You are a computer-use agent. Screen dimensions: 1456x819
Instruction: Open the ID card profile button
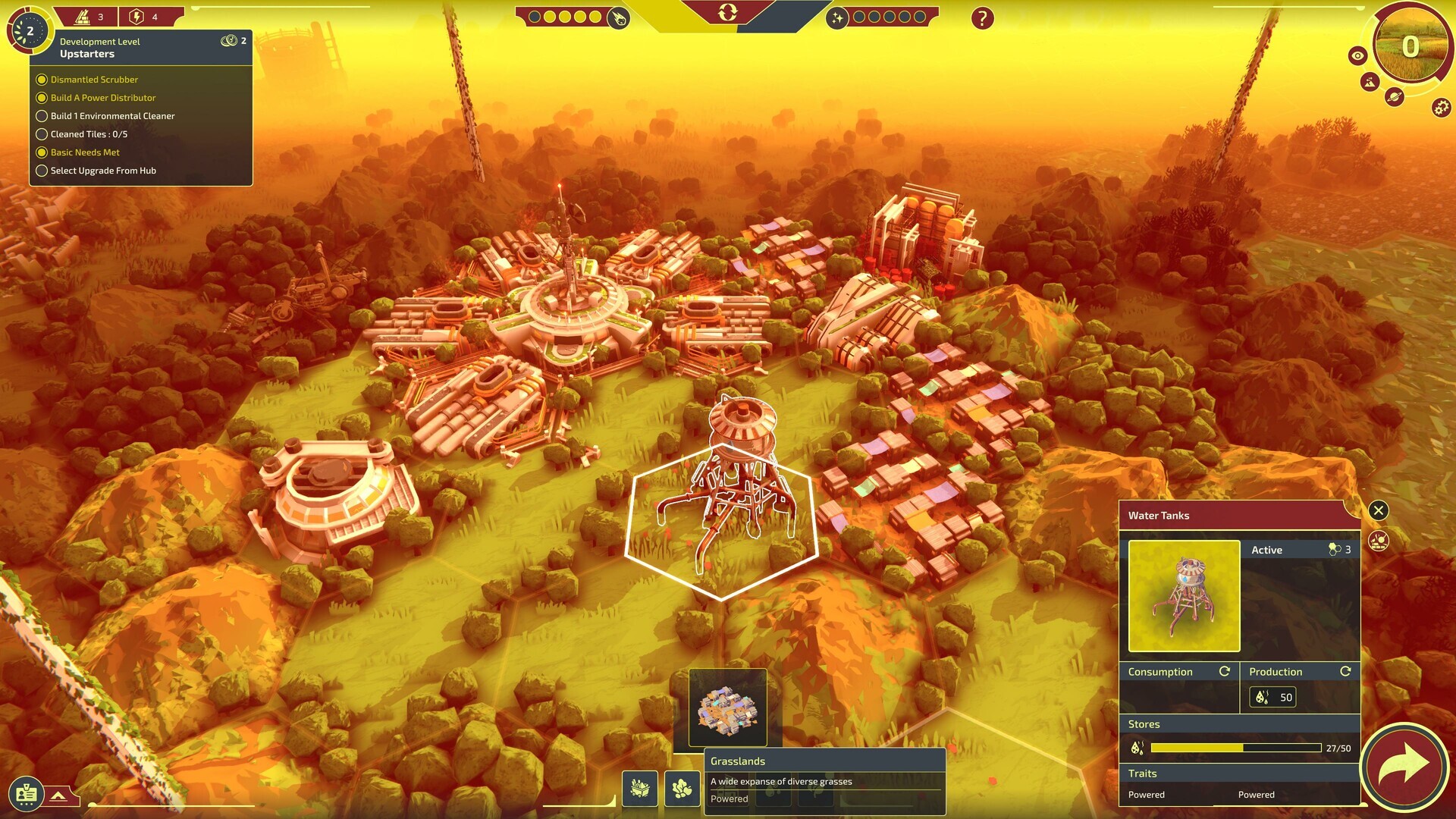pyautogui.click(x=27, y=794)
